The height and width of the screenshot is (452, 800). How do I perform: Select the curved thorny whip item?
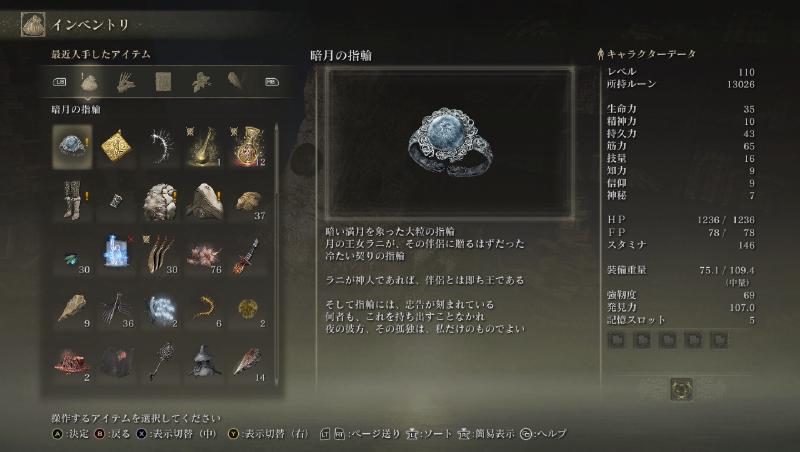pos(160,143)
